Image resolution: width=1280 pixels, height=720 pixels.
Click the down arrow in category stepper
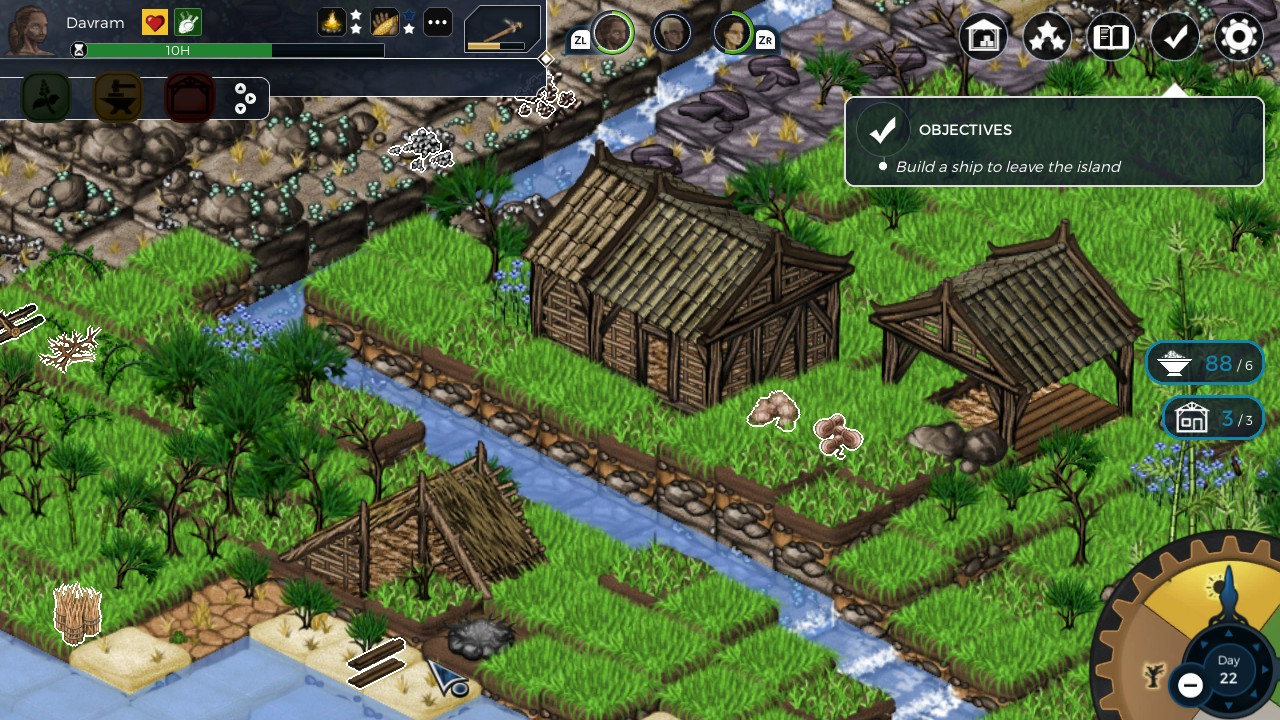(x=241, y=107)
